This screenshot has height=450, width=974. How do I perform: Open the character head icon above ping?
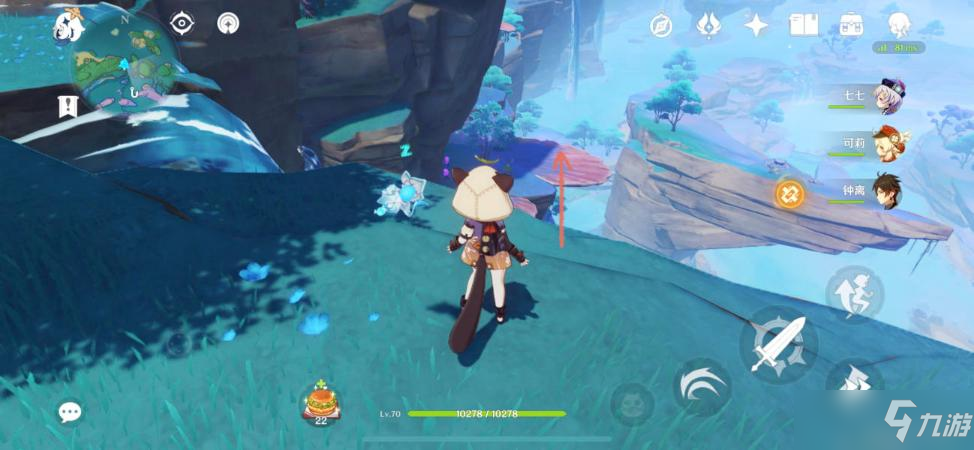click(x=899, y=24)
